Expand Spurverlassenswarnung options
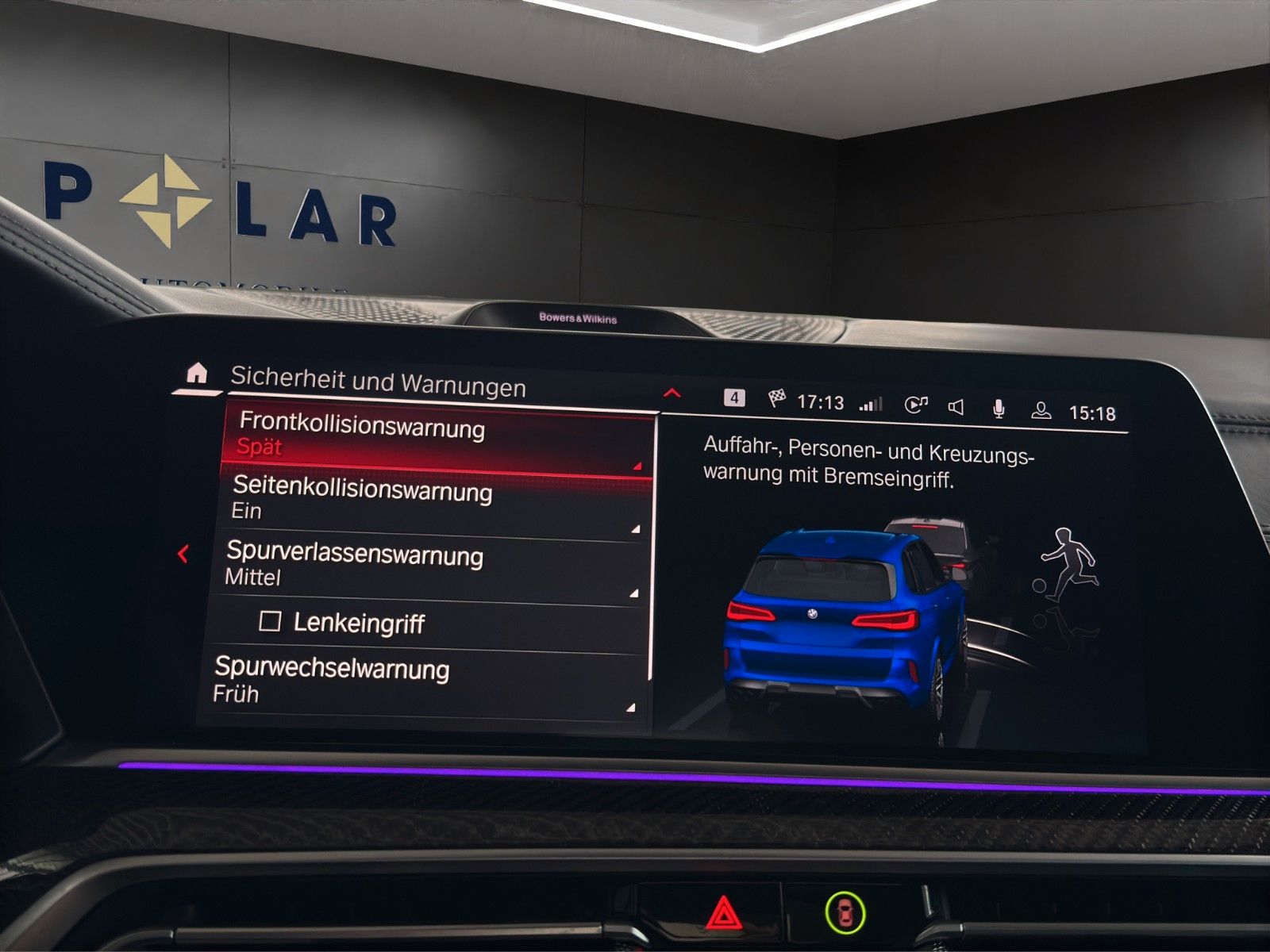The height and width of the screenshot is (952, 1270). (357, 566)
